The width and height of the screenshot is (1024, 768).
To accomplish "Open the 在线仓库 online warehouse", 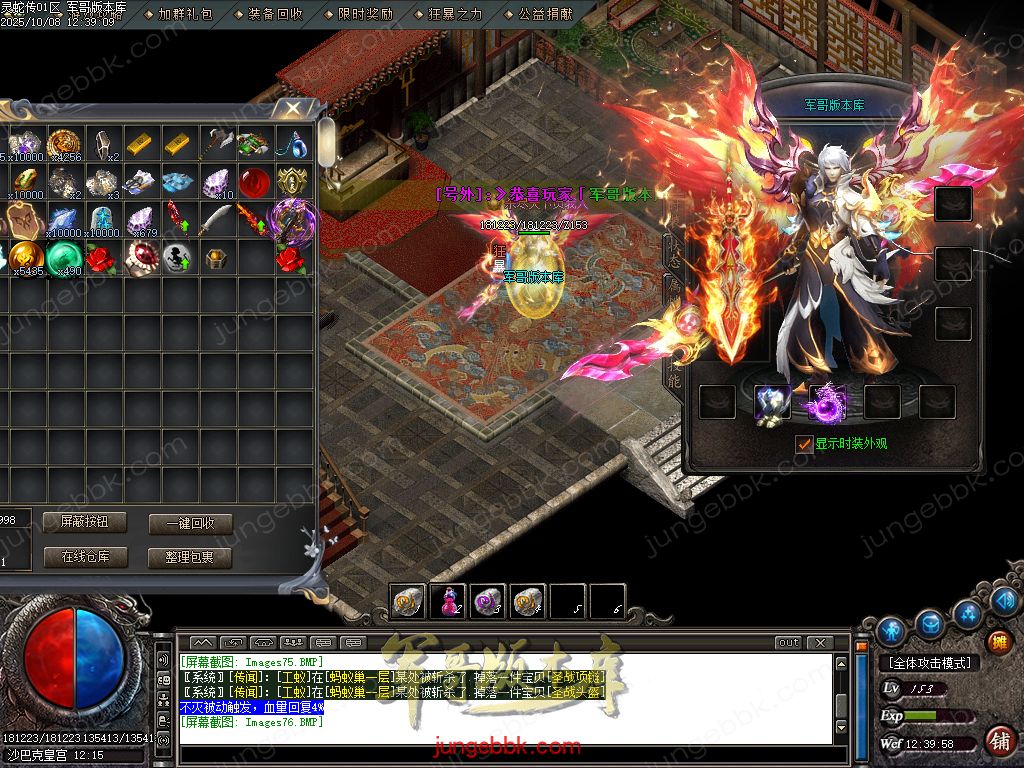I will click(85, 557).
